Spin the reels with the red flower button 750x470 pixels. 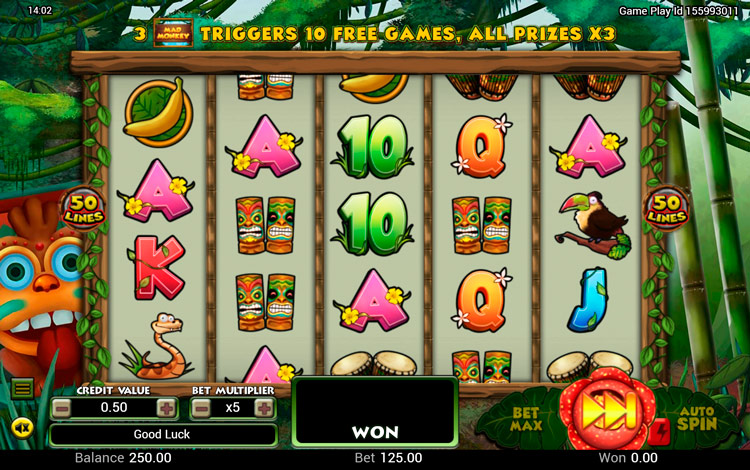[603, 409]
